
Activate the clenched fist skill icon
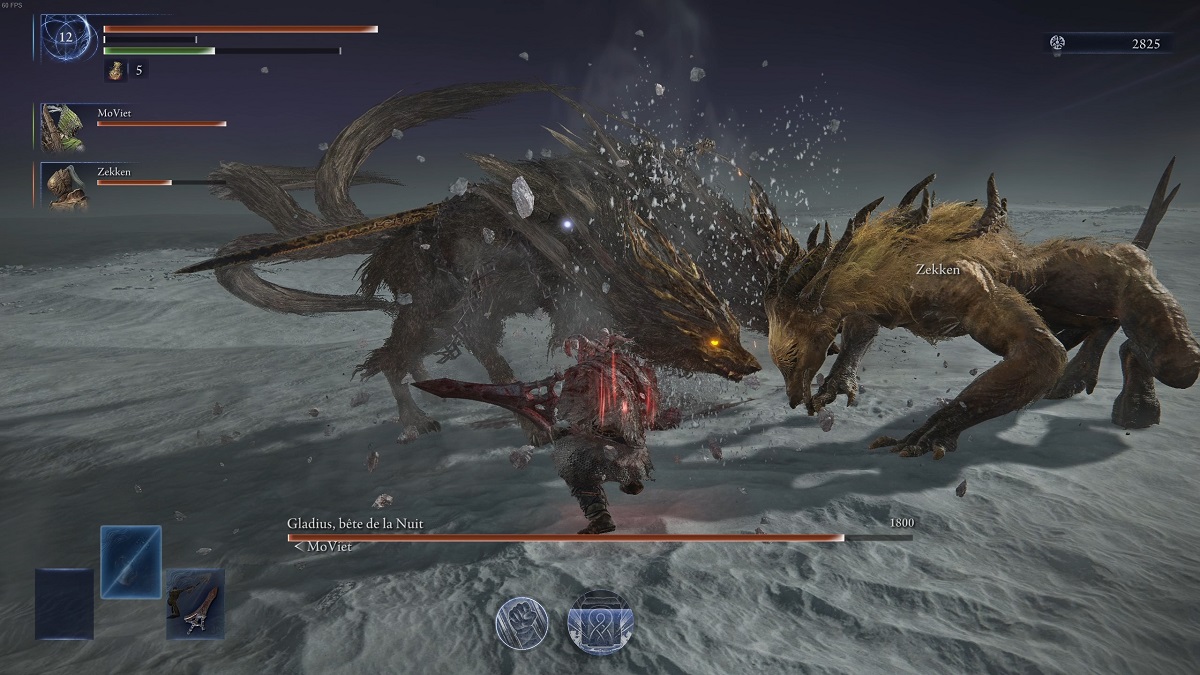(x=521, y=624)
